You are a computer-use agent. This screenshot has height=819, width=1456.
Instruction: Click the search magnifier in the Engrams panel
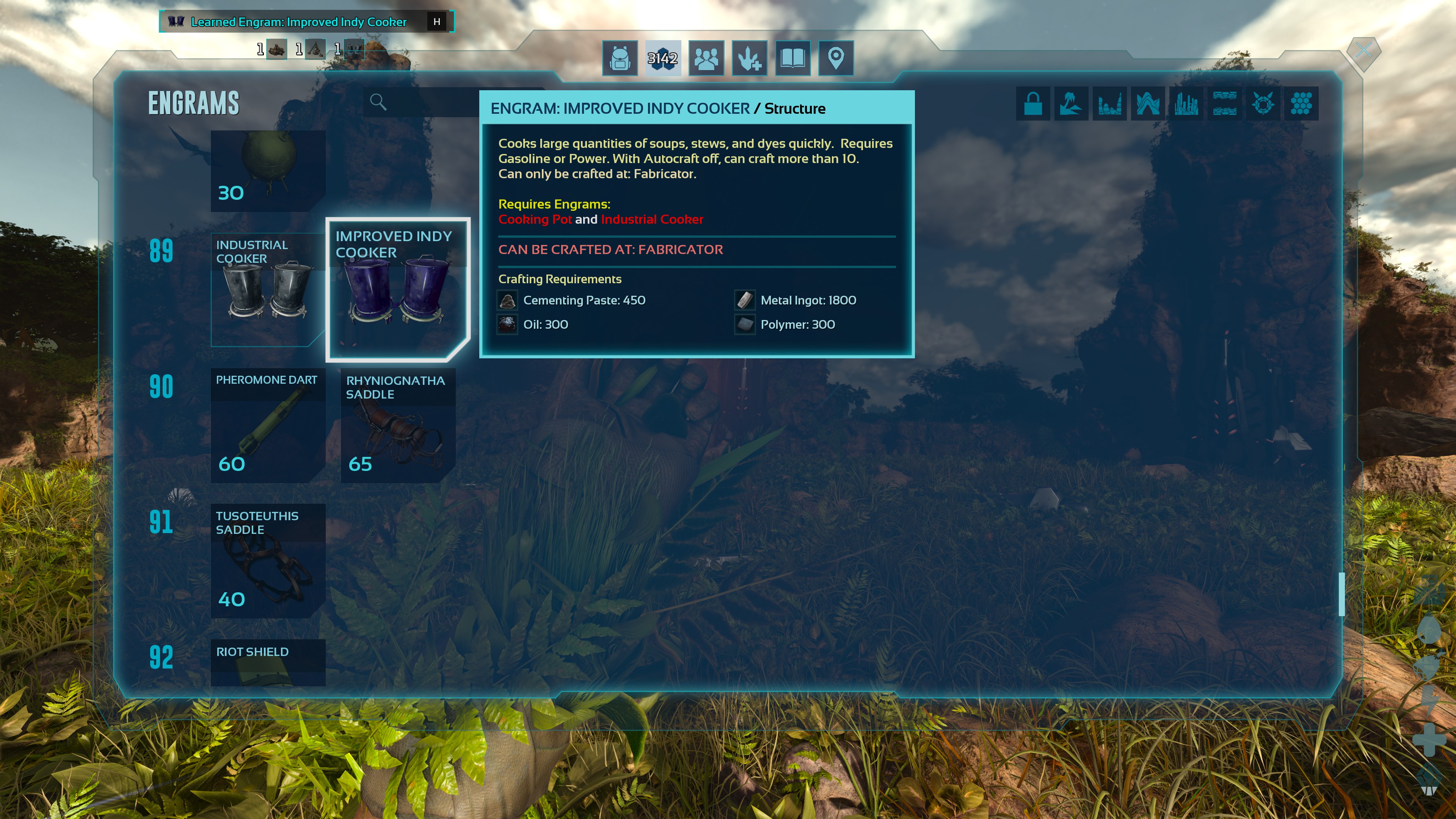[x=379, y=102]
